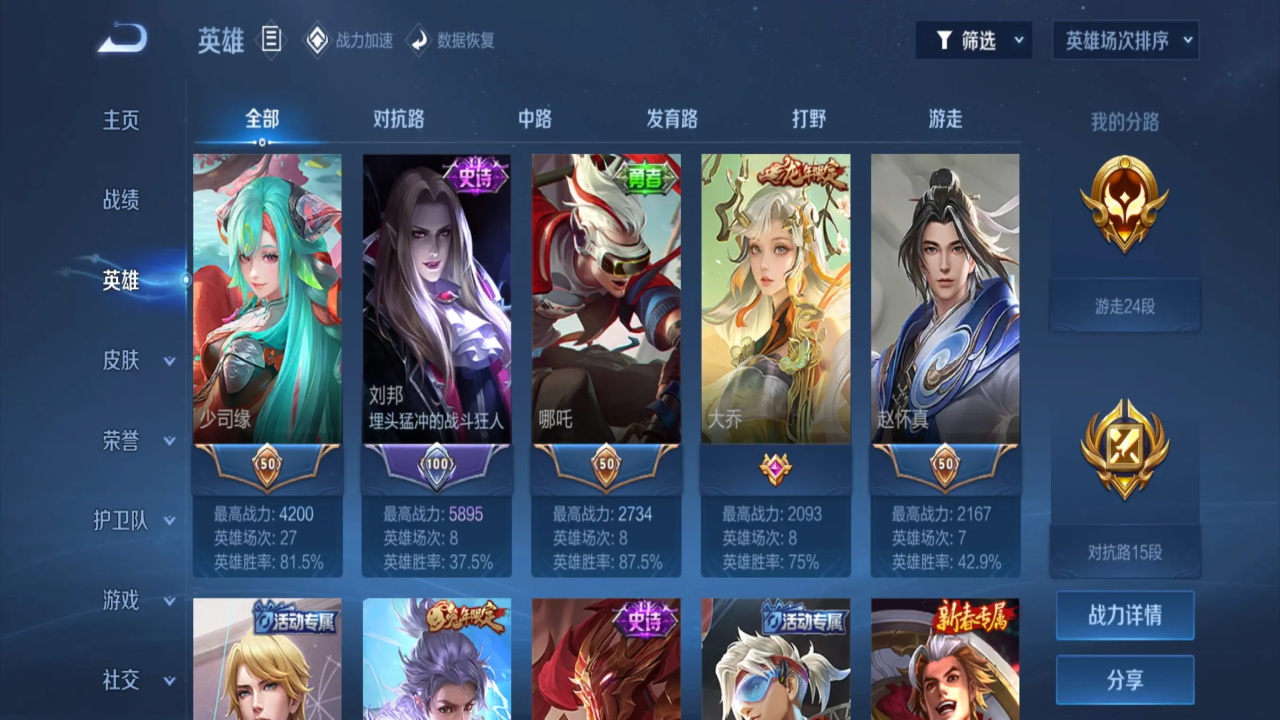Open the 战力加速 option
The image size is (1280, 720).
pyautogui.click(x=349, y=41)
